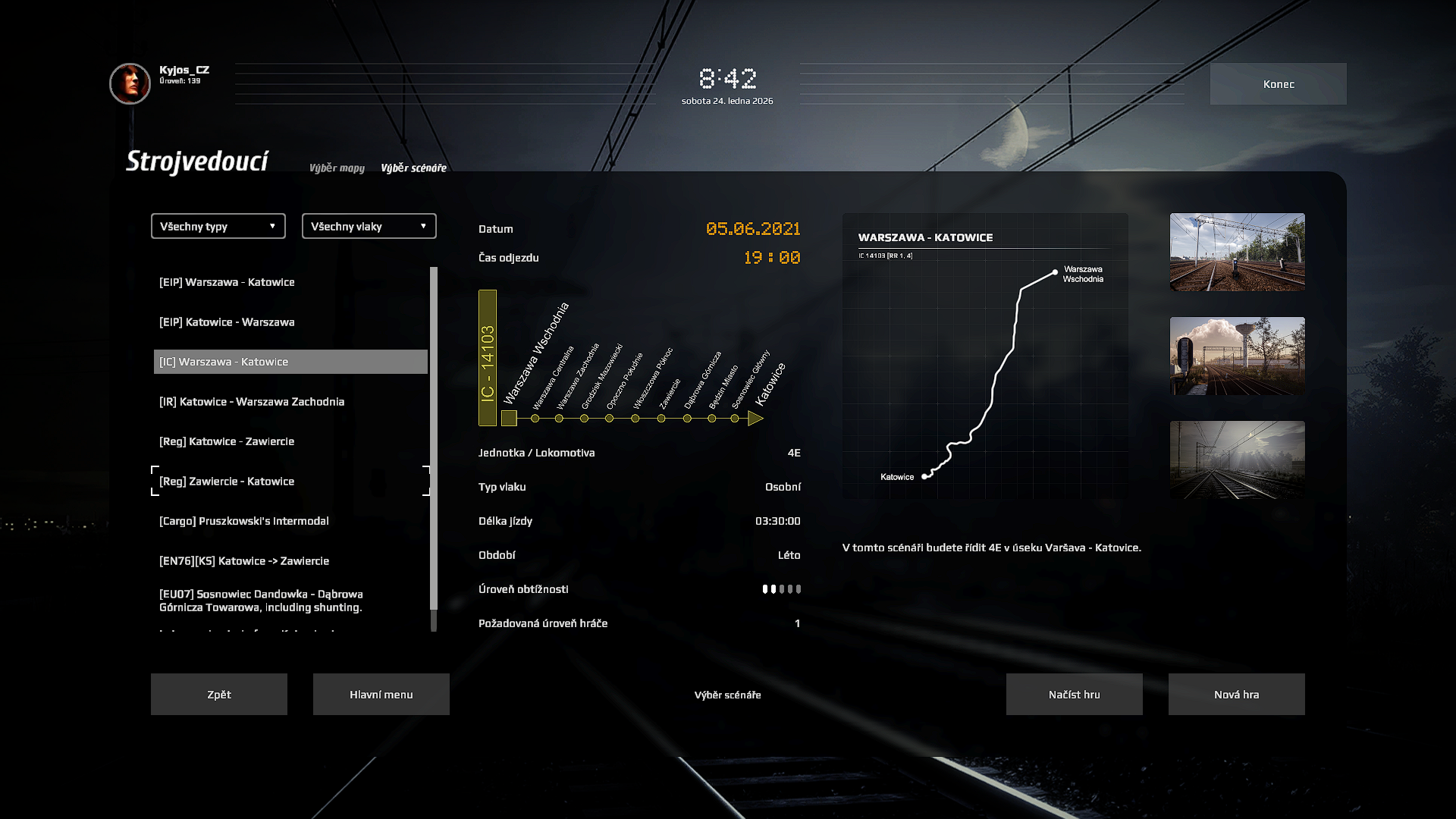Screen dimensions: 1456x819
Task: Click the Konec exit button
Action: click(x=1278, y=84)
